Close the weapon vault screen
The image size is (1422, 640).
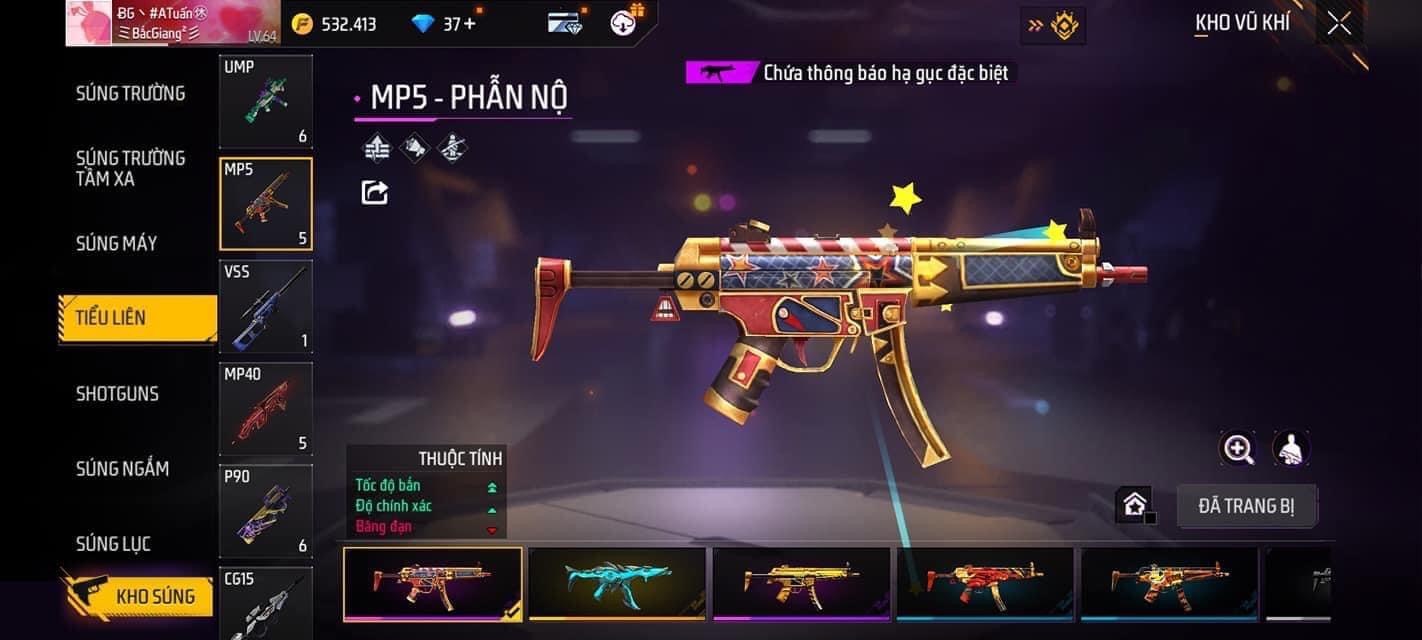[1338, 24]
